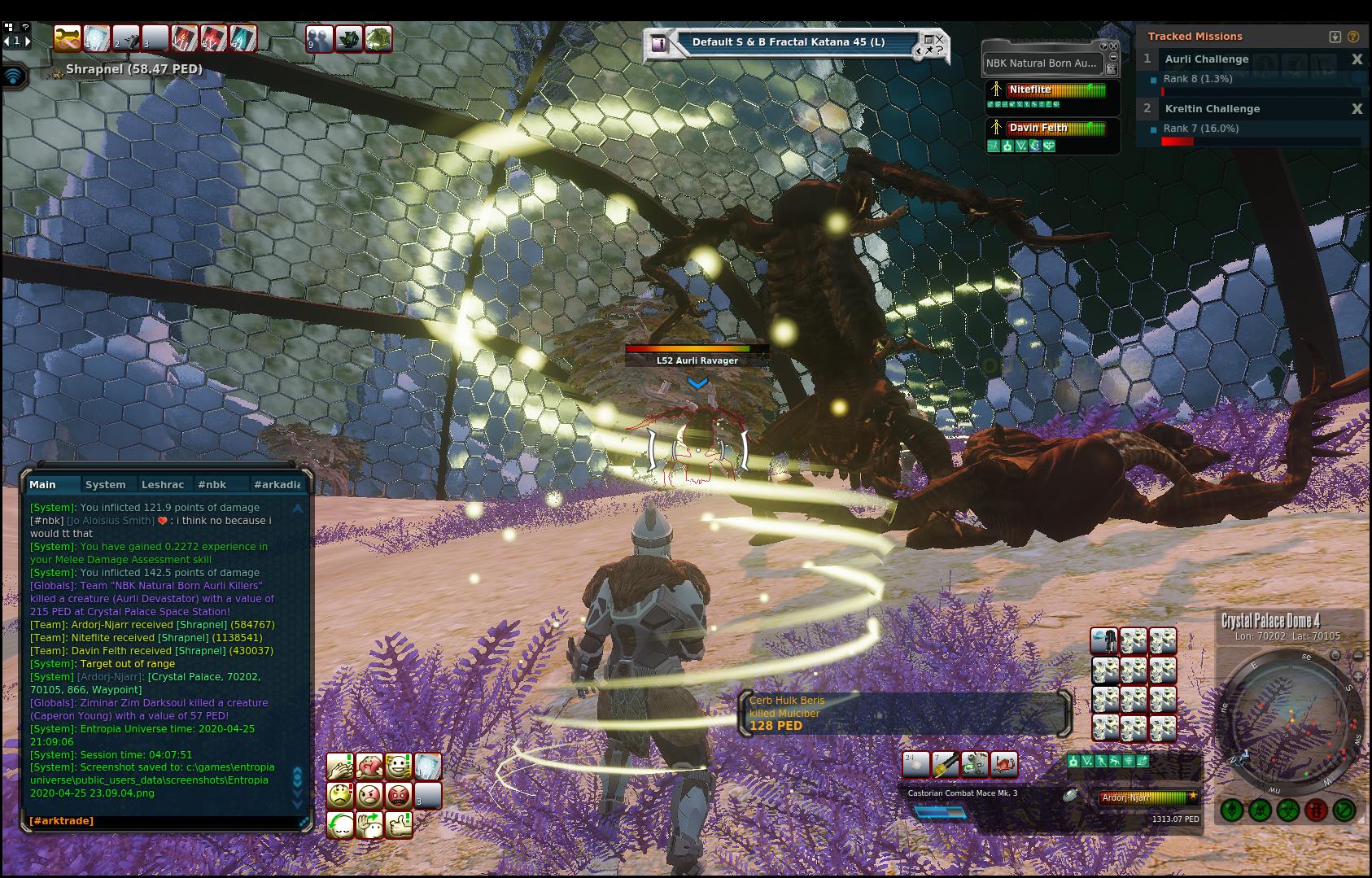The image size is (1372, 878).
Task: Select team member Niteflite
Action: (1030, 90)
